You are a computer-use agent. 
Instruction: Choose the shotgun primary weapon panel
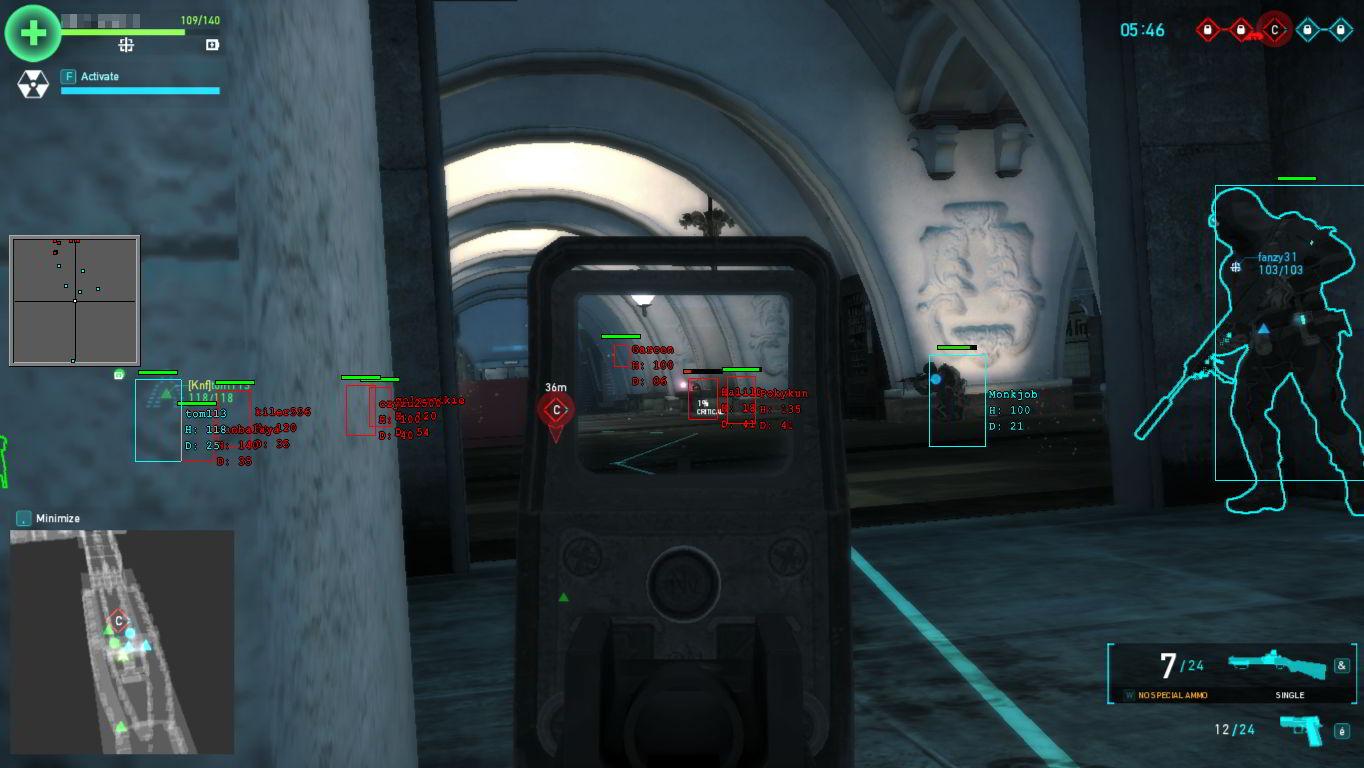pyautogui.click(x=1232, y=673)
